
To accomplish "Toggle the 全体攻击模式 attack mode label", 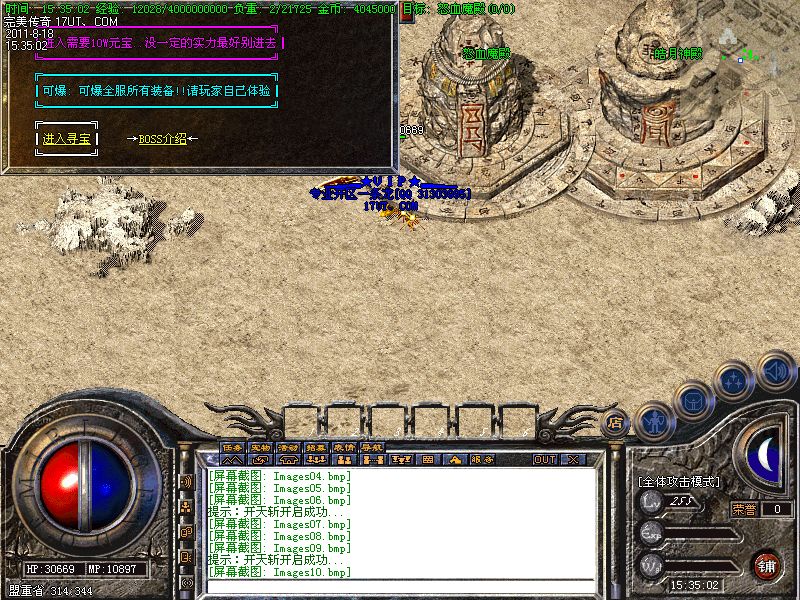I will 679,482.
